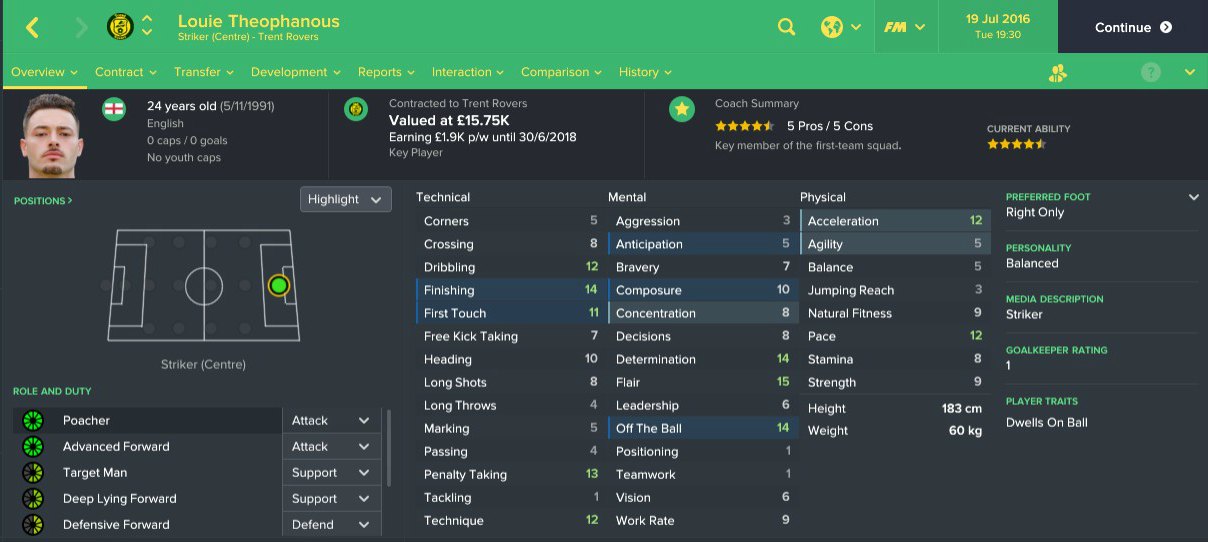This screenshot has width=1208, height=542.
Task: Open the Development menu tab
Action: [295, 72]
